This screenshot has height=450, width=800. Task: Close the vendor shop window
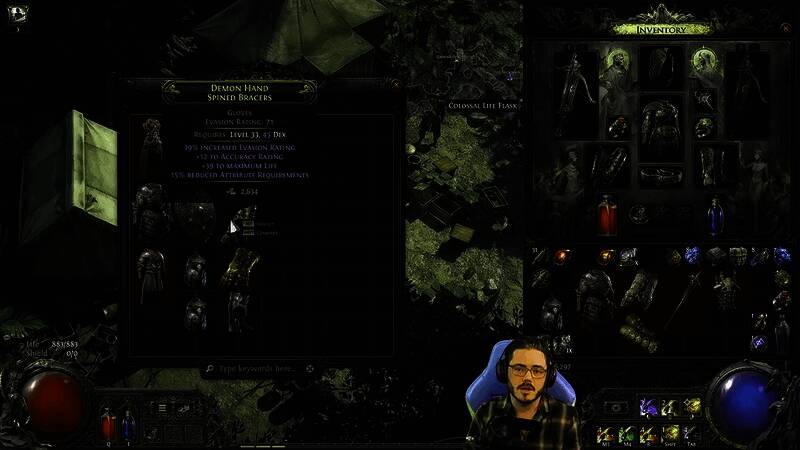click(396, 85)
